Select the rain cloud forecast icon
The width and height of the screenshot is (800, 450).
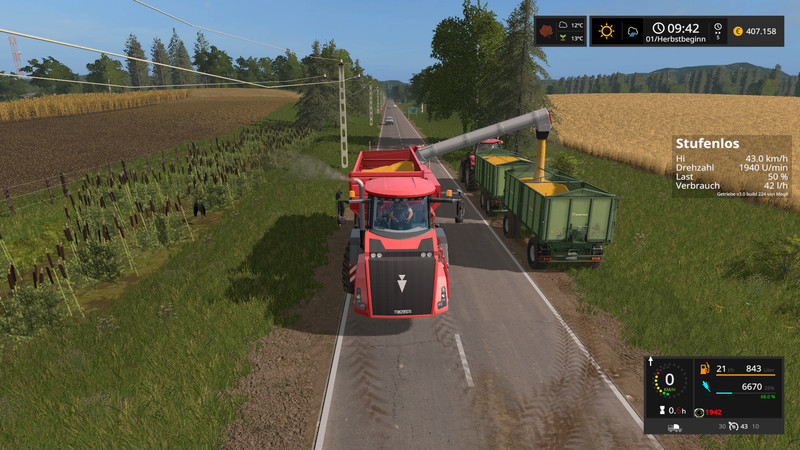[632, 31]
